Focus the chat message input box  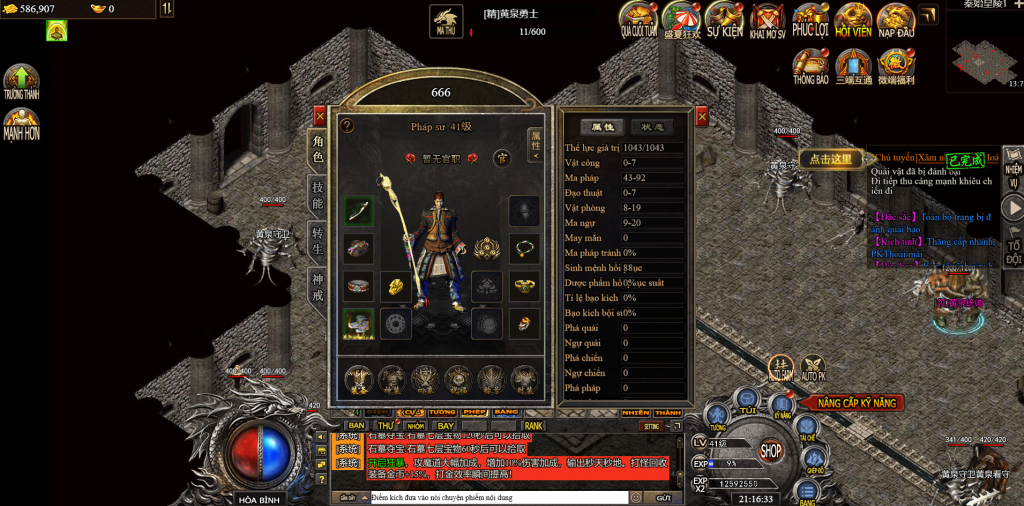(497, 497)
